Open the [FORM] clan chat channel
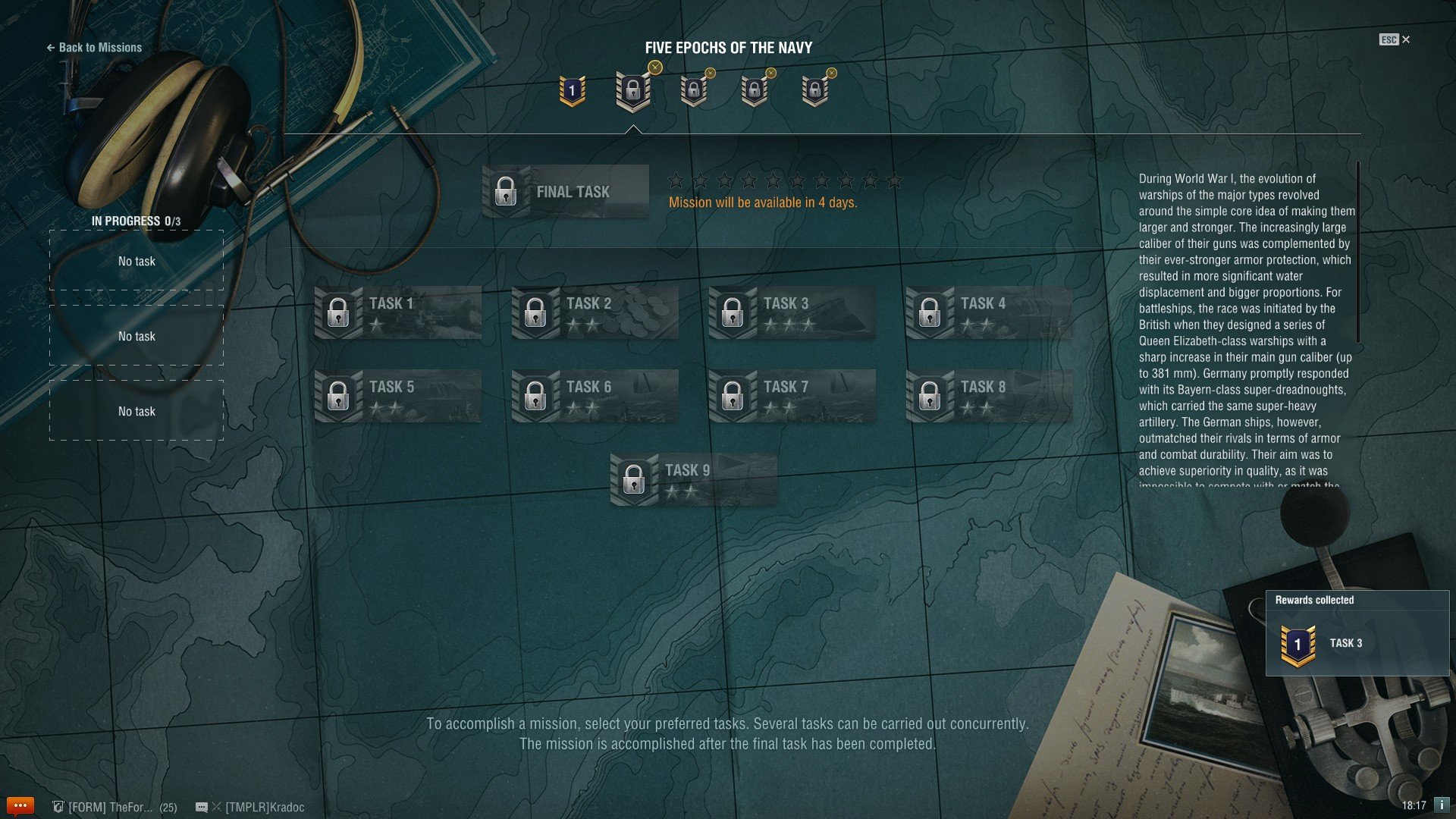 point(114,807)
